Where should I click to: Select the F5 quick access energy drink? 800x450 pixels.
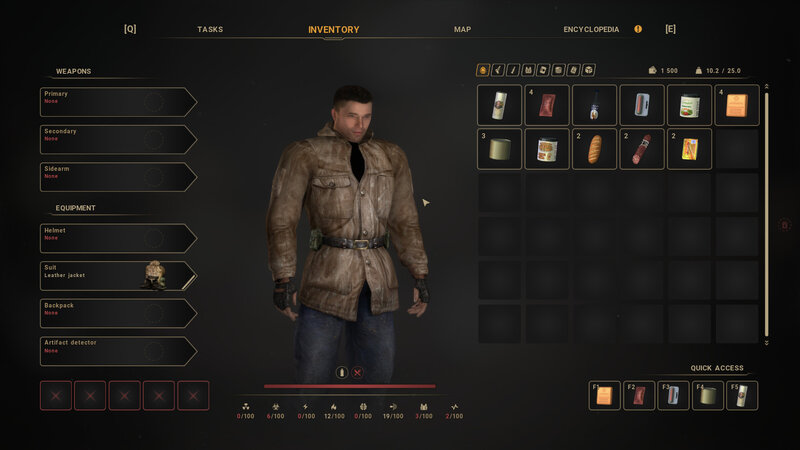pos(741,396)
